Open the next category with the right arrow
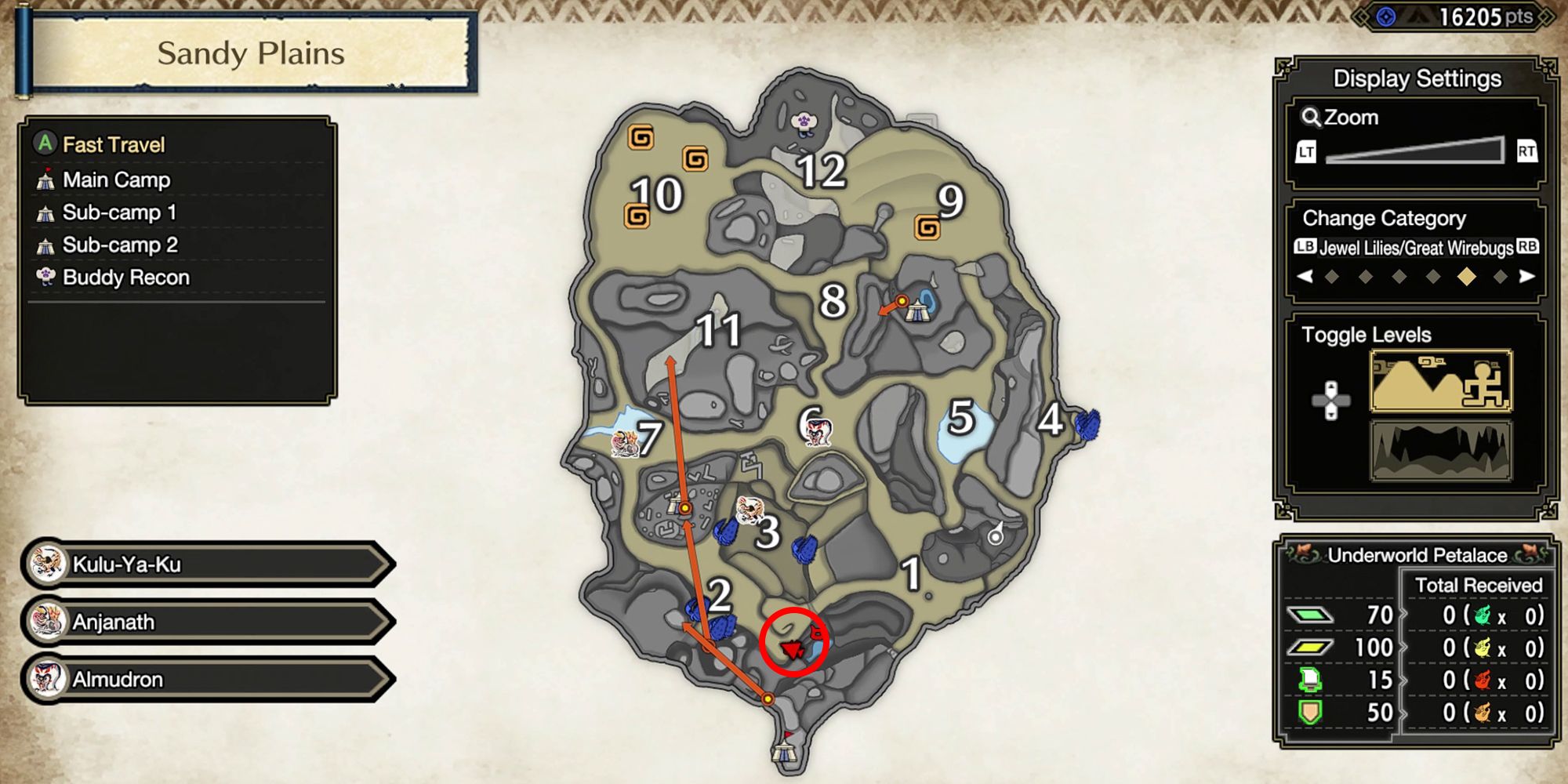Viewport: 1568px width, 784px height. coord(1527,276)
